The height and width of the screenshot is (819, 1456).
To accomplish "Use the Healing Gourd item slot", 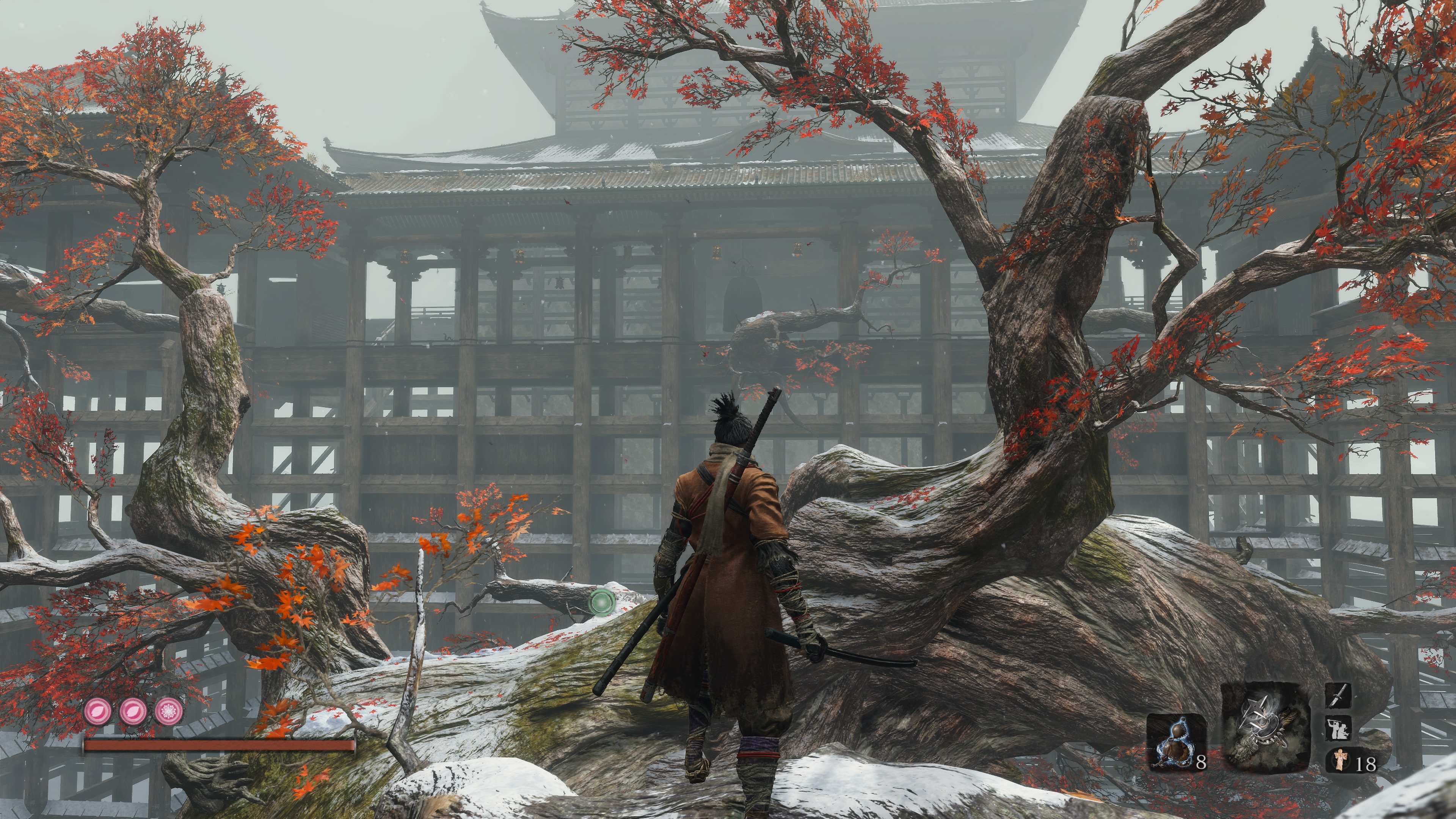I will click(1176, 743).
